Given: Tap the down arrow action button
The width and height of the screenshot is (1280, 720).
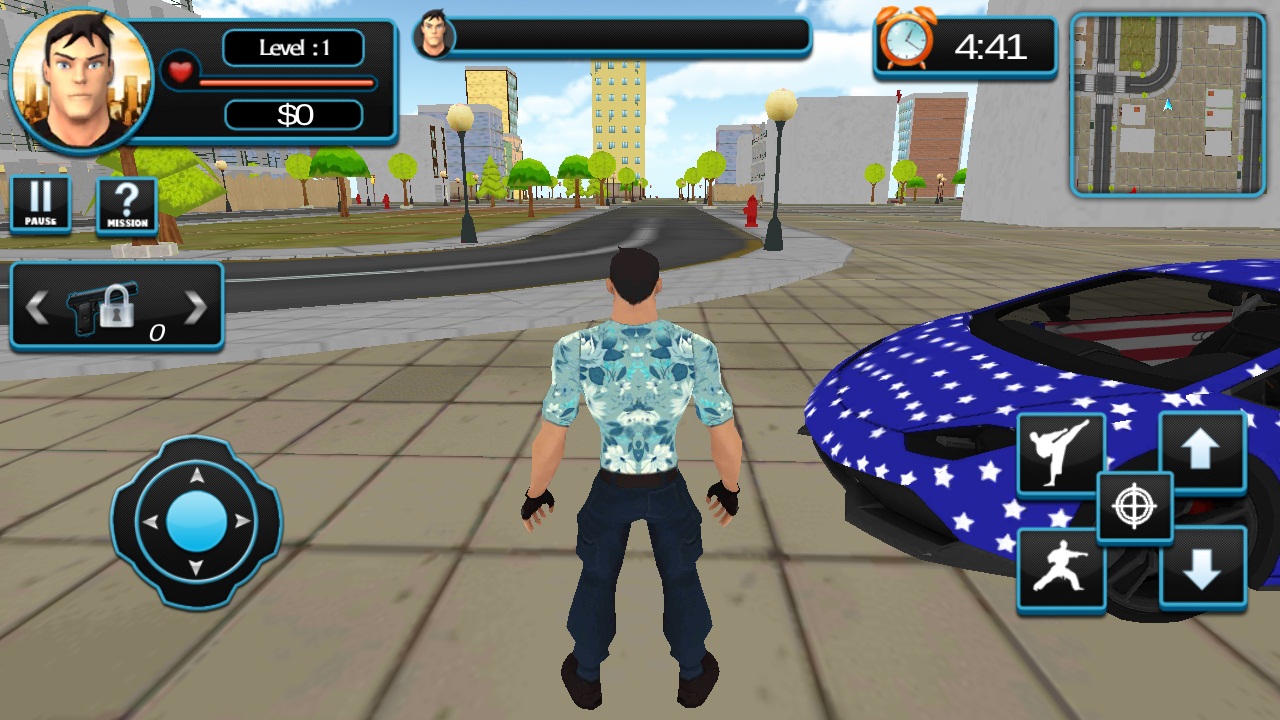Looking at the screenshot, I should [1202, 568].
